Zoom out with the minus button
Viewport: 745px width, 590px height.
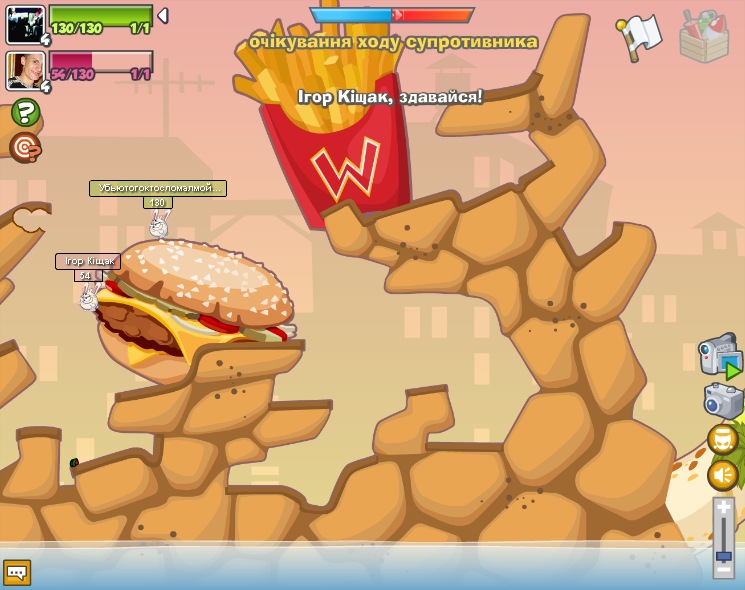coord(723,570)
